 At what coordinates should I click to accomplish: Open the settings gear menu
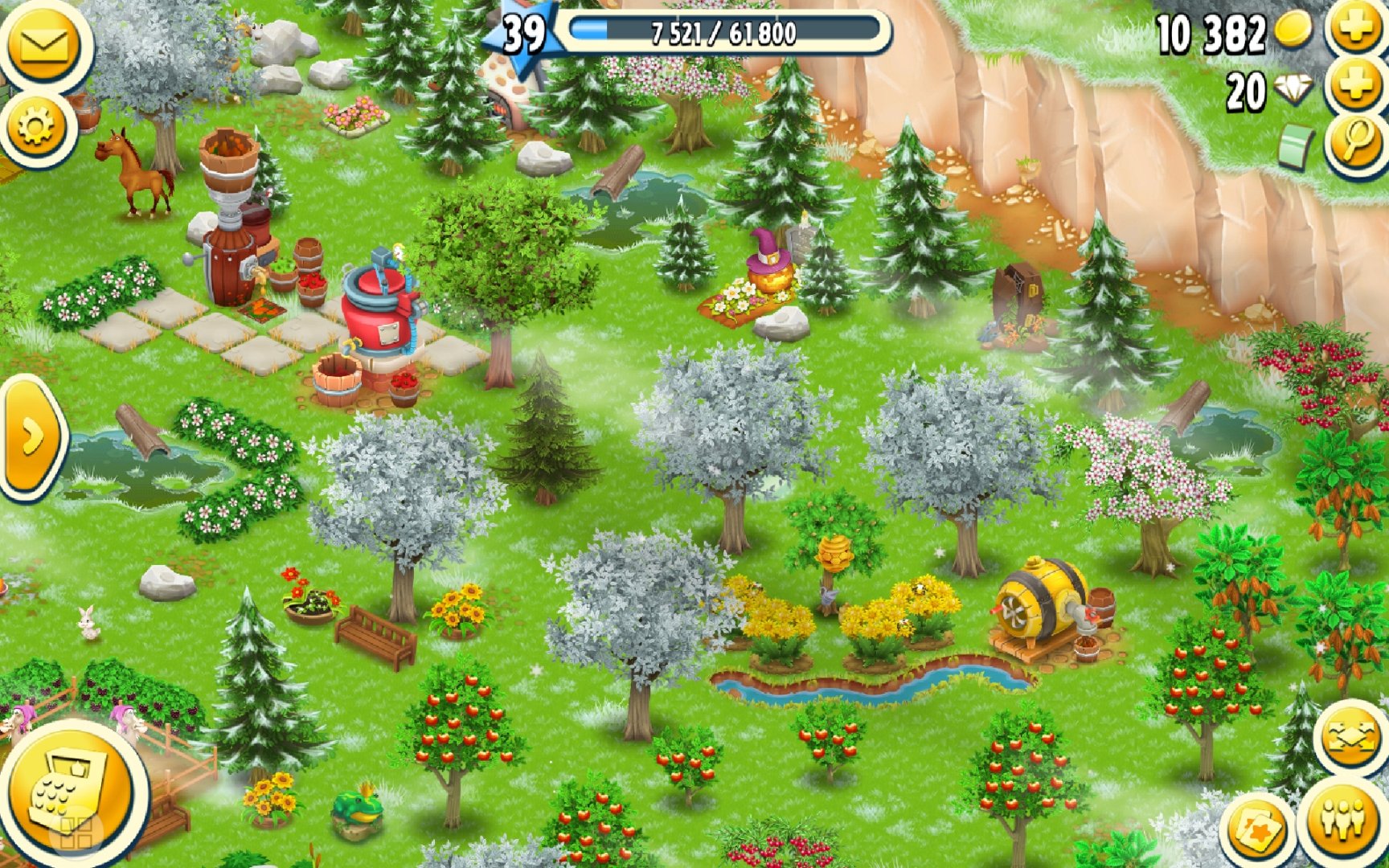click(x=35, y=127)
